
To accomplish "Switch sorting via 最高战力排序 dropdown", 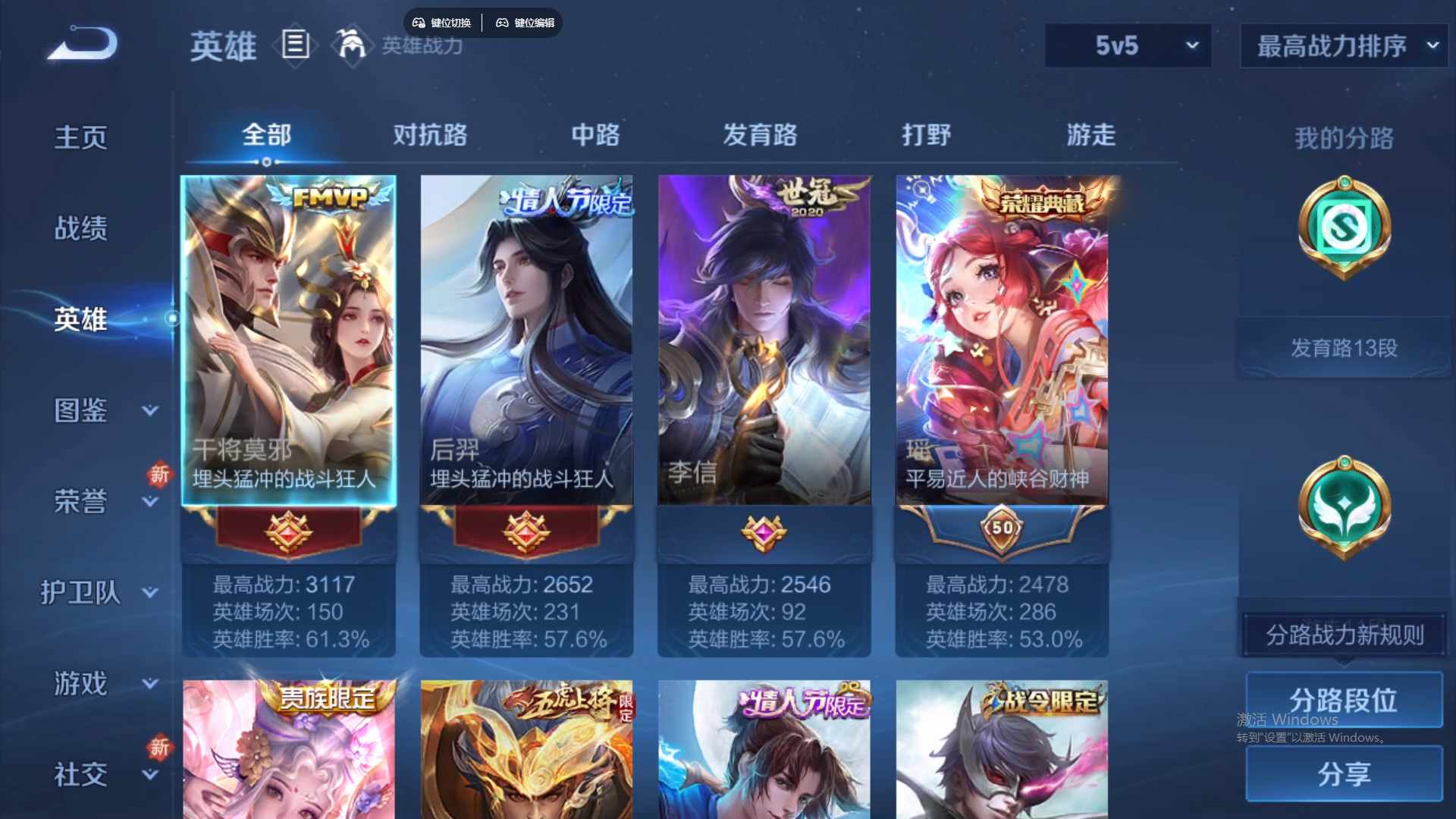I will [1342, 45].
